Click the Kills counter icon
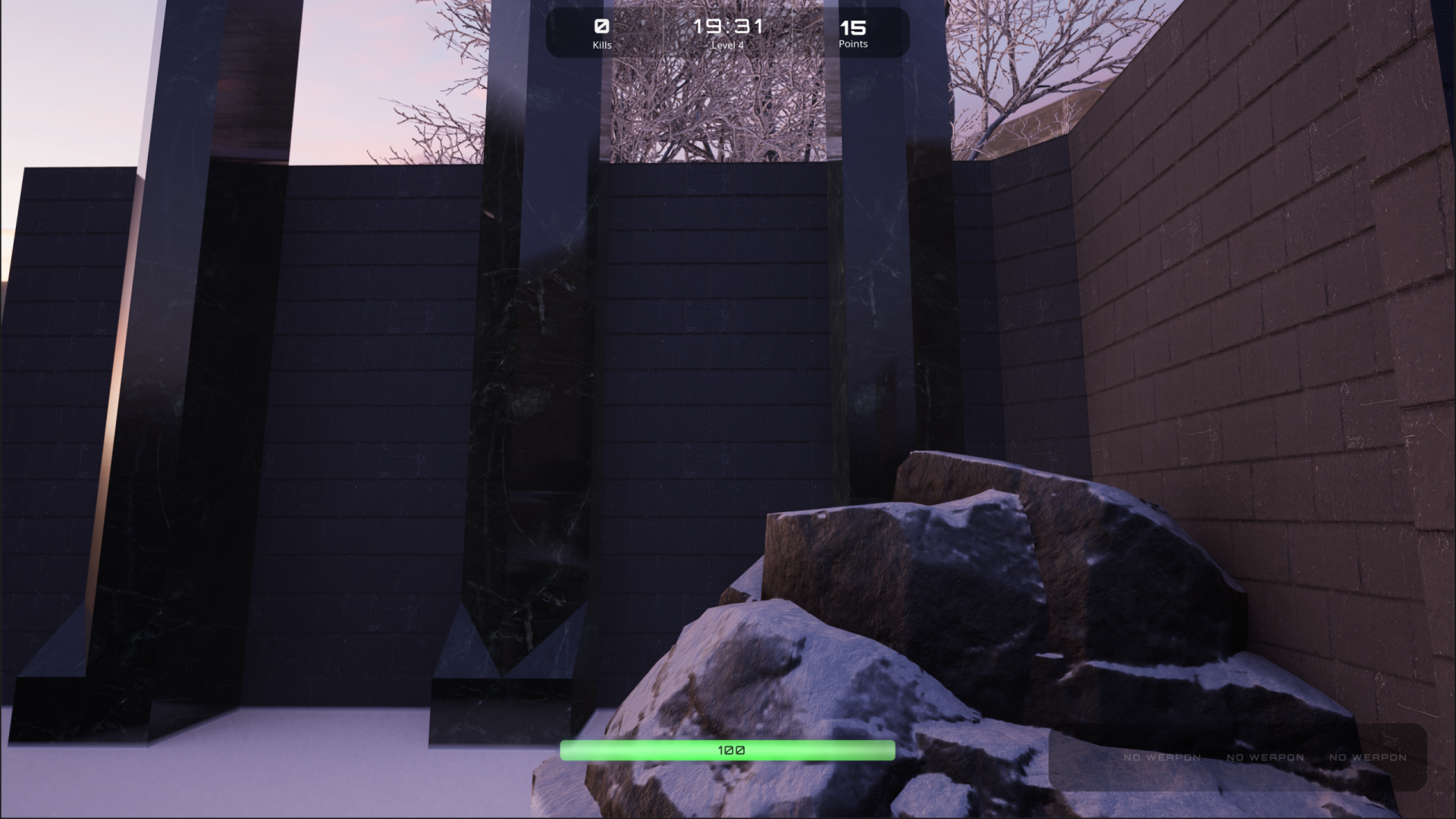 [601, 25]
